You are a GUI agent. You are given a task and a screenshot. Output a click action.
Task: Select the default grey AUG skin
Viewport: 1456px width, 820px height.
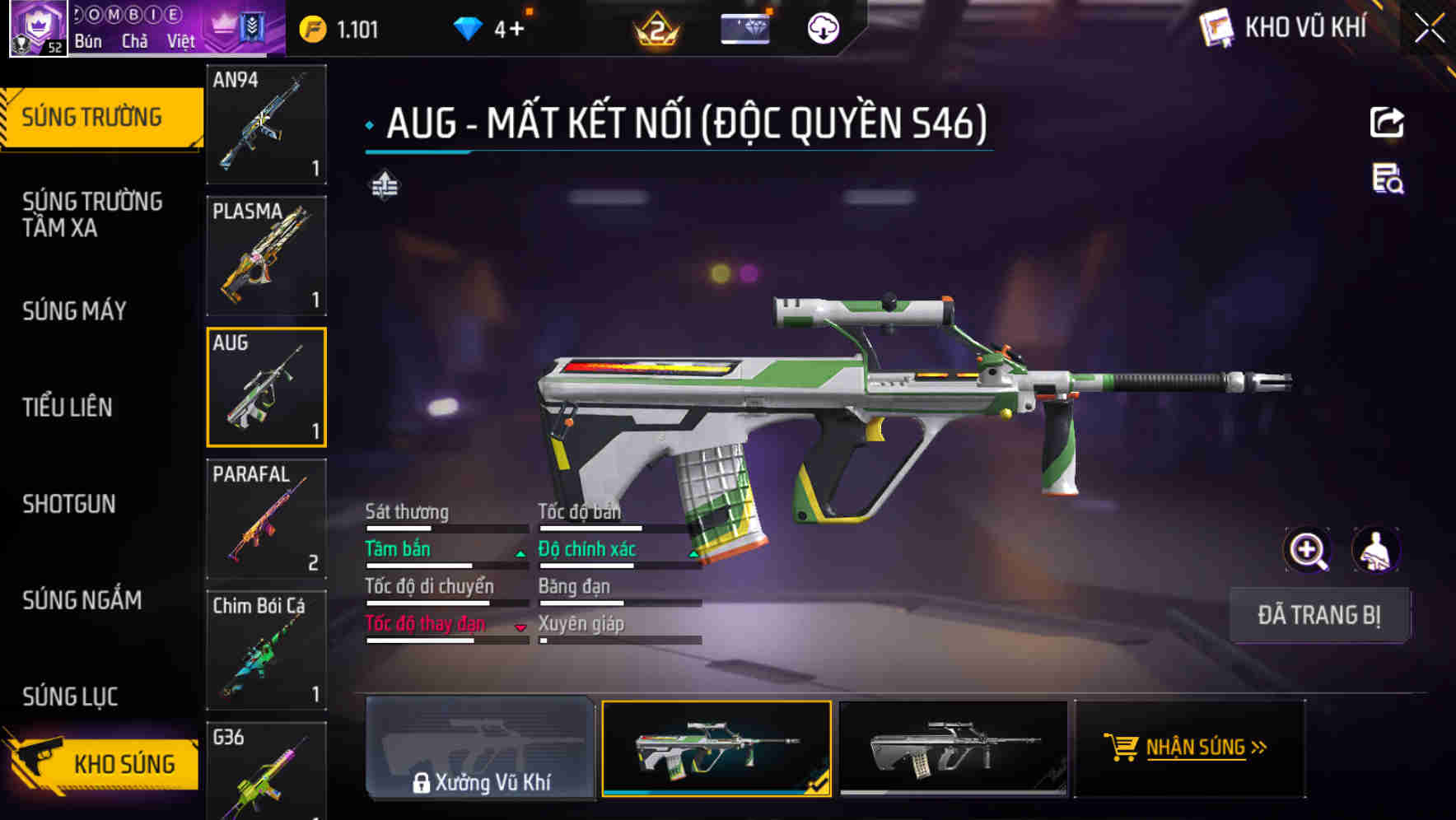point(953,748)
